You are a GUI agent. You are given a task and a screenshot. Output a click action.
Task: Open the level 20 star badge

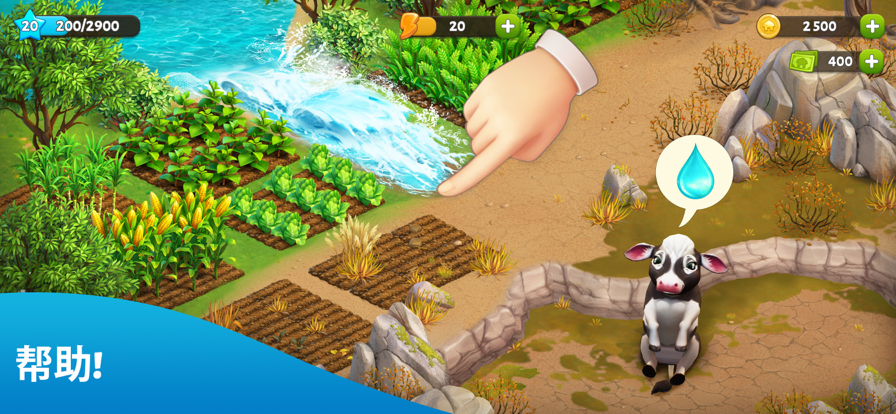pyautogui.click(x=29, y=26)
